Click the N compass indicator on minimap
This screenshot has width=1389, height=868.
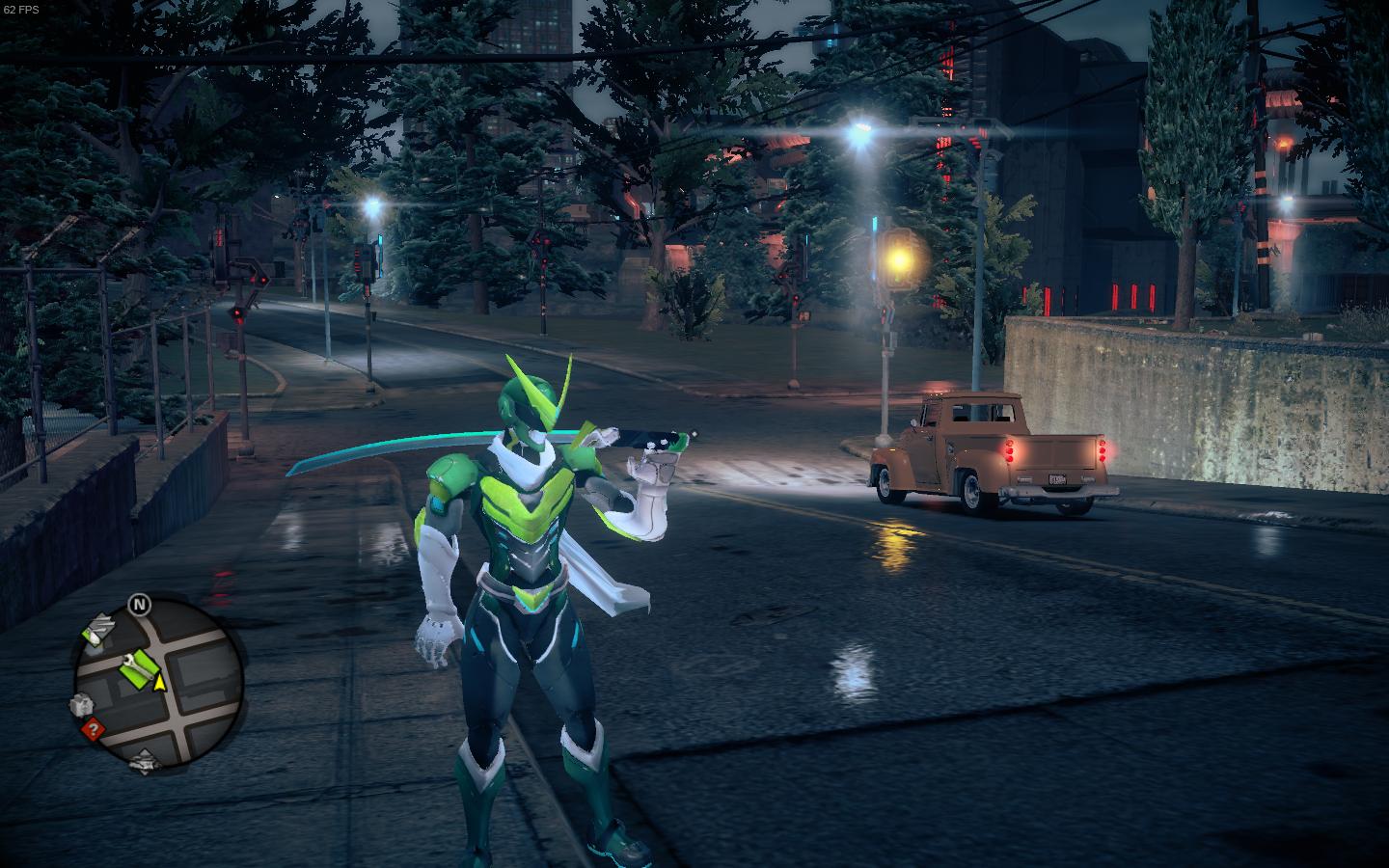click(141, 606)
